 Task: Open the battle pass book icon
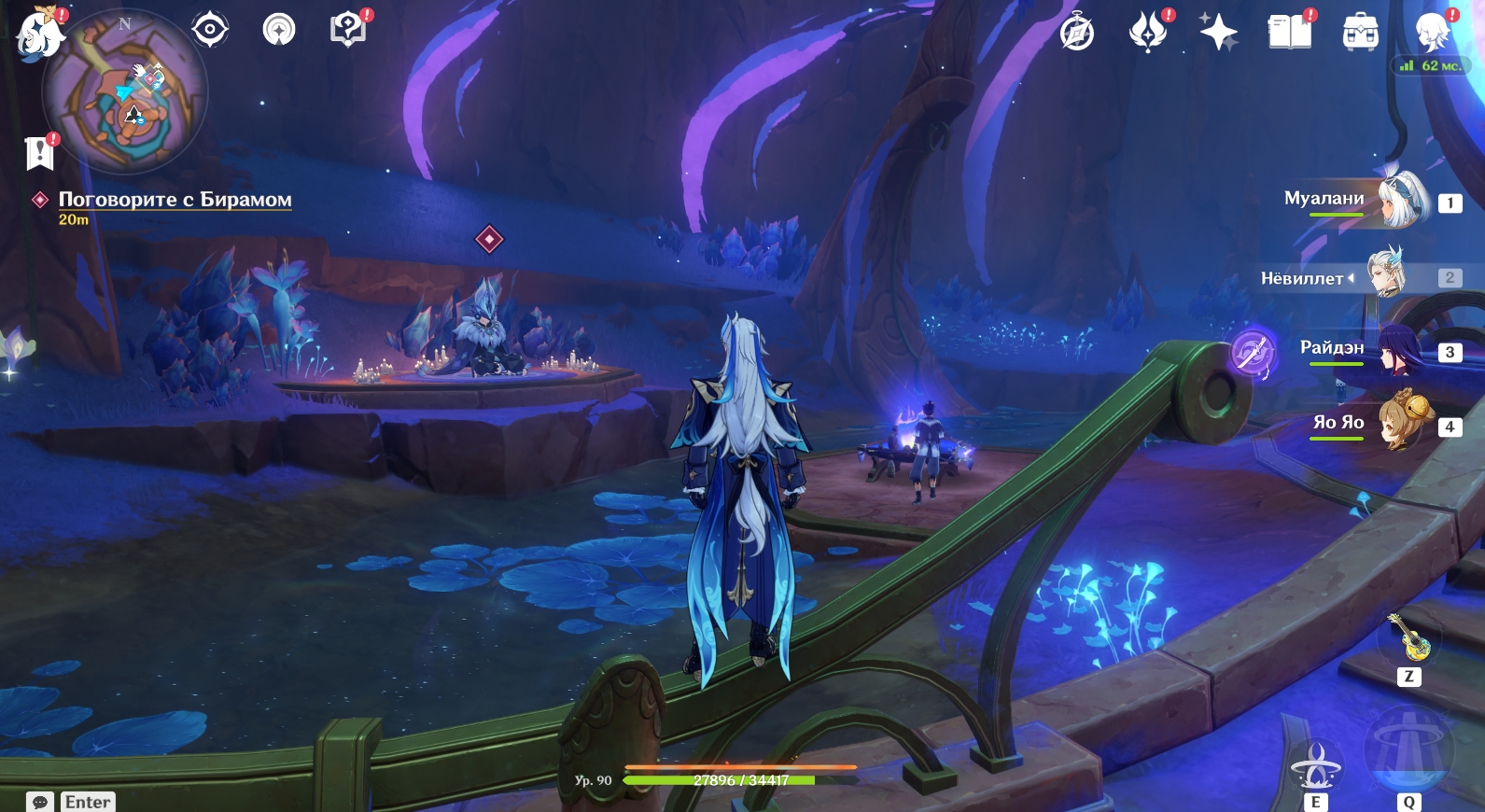(x=1290, y=33)
